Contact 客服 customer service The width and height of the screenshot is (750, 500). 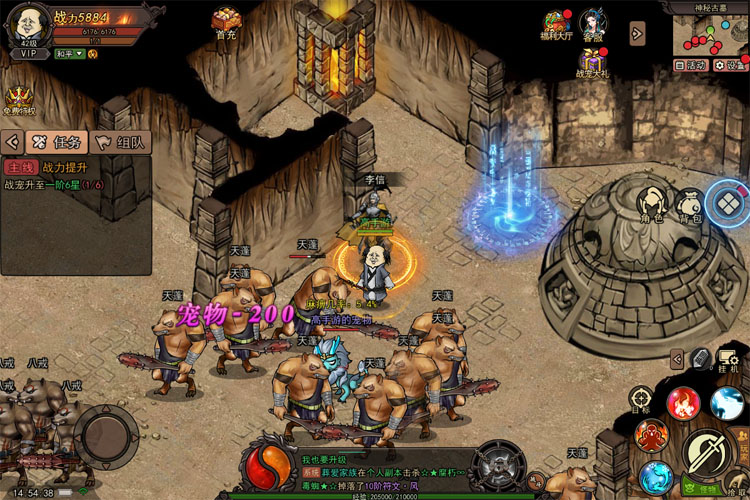(594, 24)
